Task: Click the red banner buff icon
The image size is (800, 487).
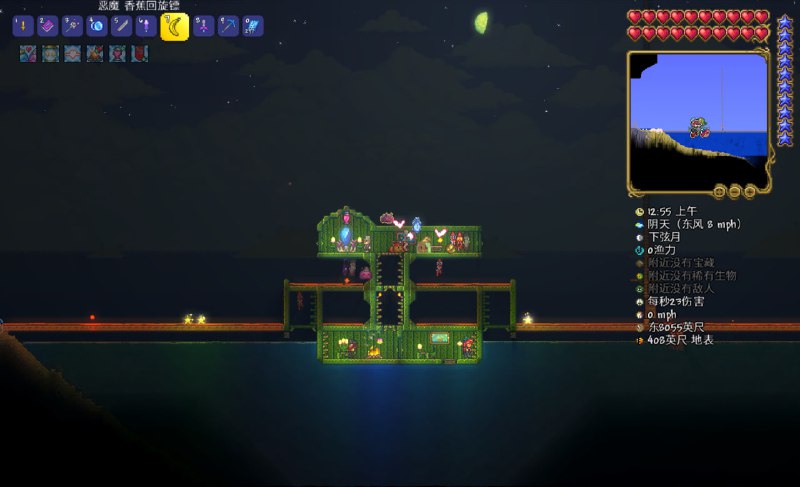Action: click(140, 53)
